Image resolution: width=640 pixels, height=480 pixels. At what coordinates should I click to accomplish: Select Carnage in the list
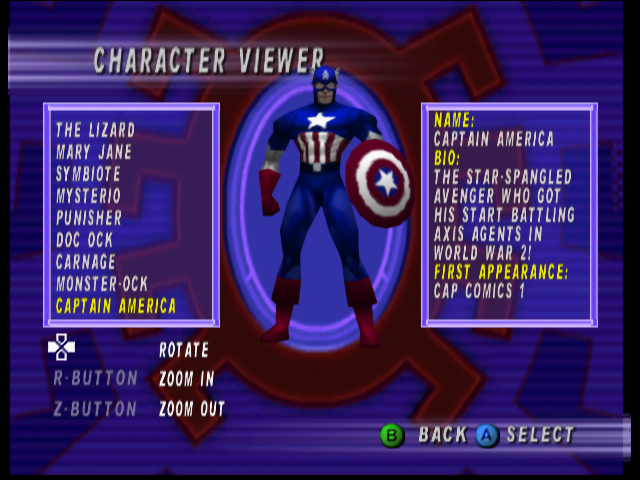coord(86,262)
